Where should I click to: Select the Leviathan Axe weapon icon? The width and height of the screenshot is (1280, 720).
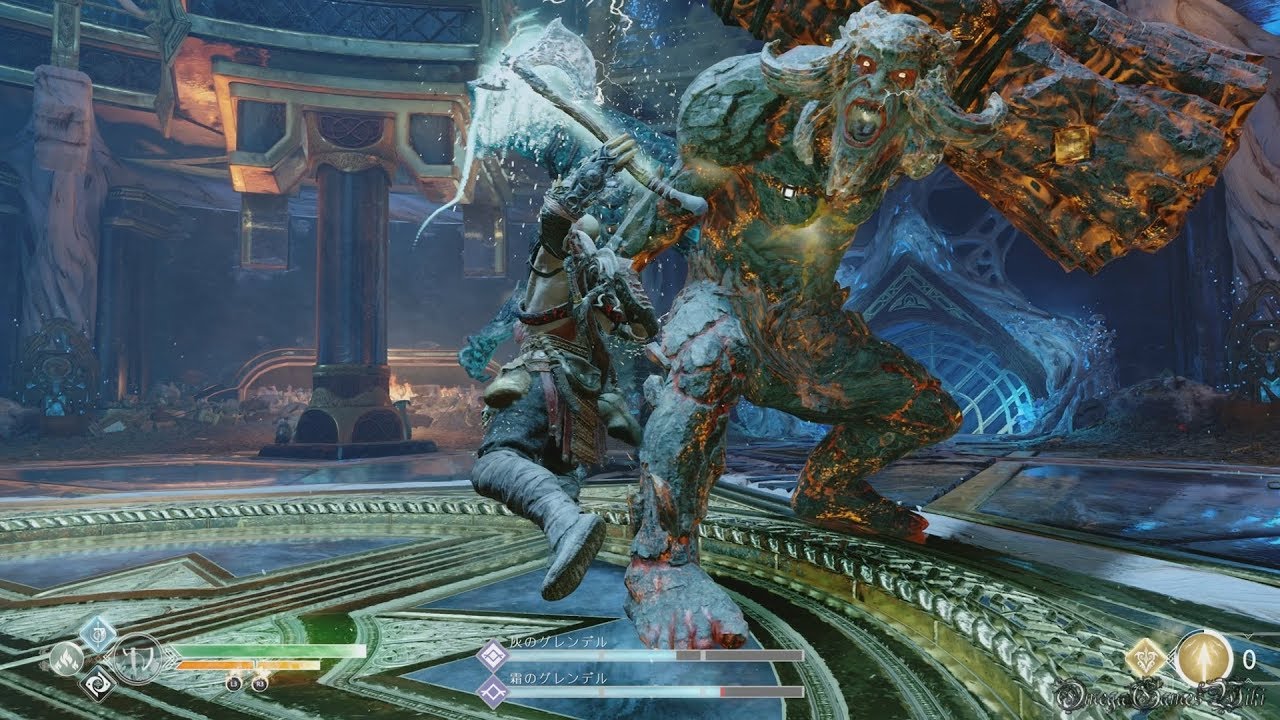coord(137,659)
